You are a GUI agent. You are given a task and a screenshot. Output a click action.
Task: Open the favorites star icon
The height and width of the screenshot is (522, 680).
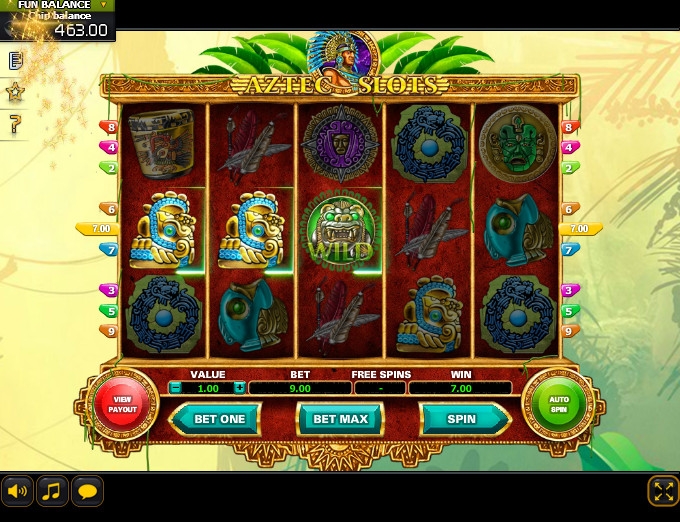[15, 92]
